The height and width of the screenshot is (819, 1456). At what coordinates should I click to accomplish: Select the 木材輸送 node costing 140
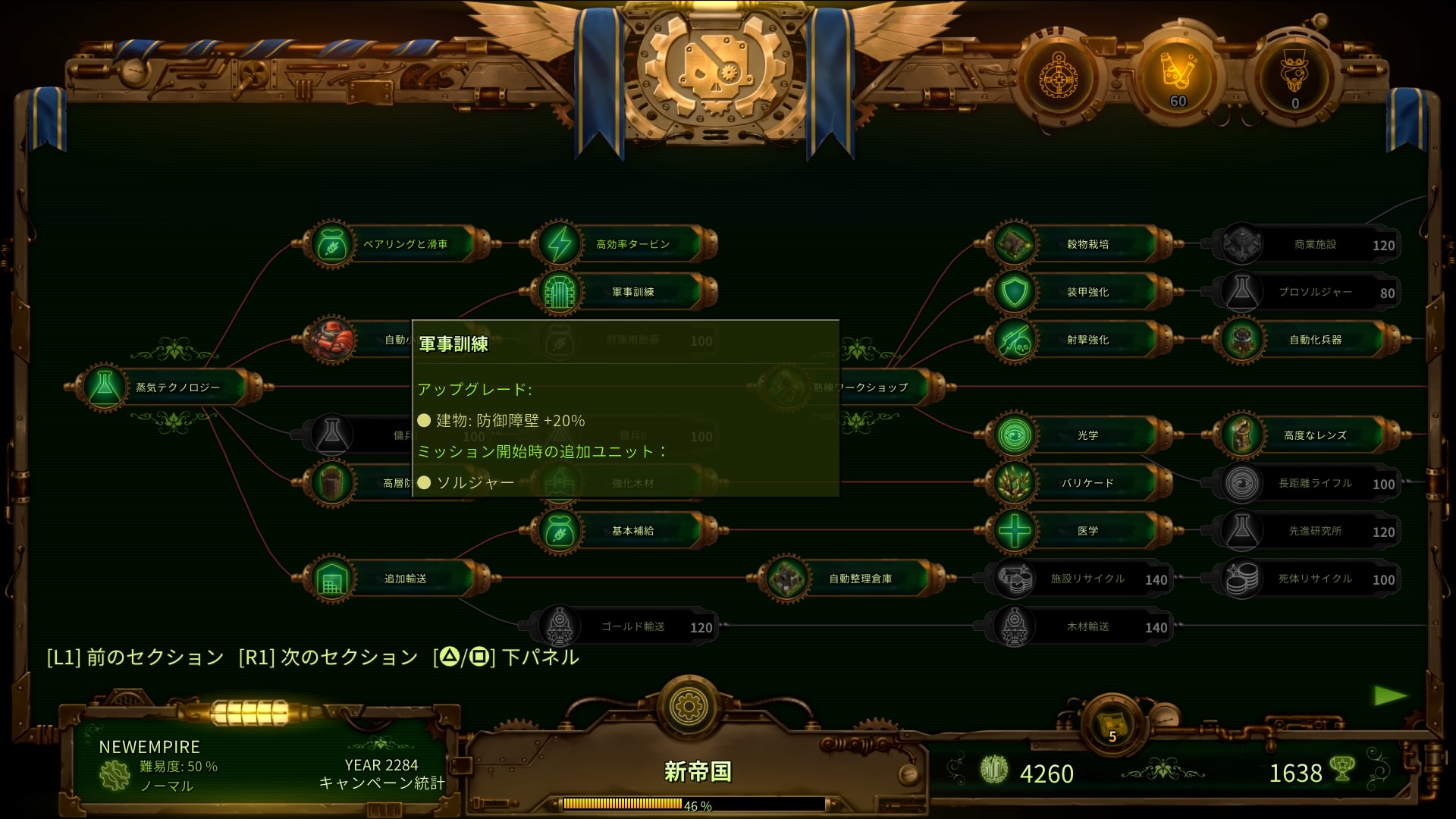click(x=1084, y=626)
